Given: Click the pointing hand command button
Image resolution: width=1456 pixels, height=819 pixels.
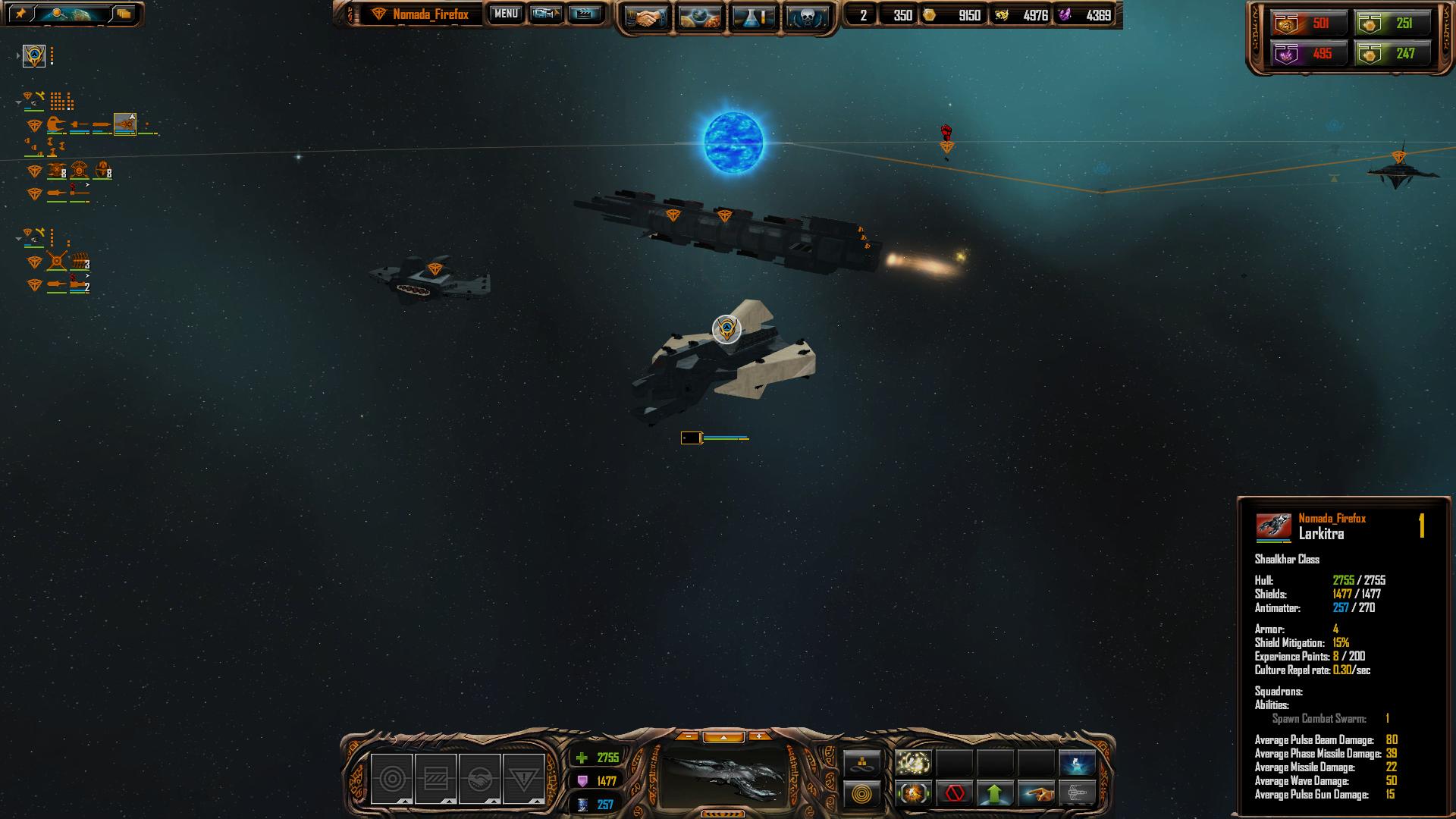Looking at the screenshot, I should click(x=1036, y=794).
